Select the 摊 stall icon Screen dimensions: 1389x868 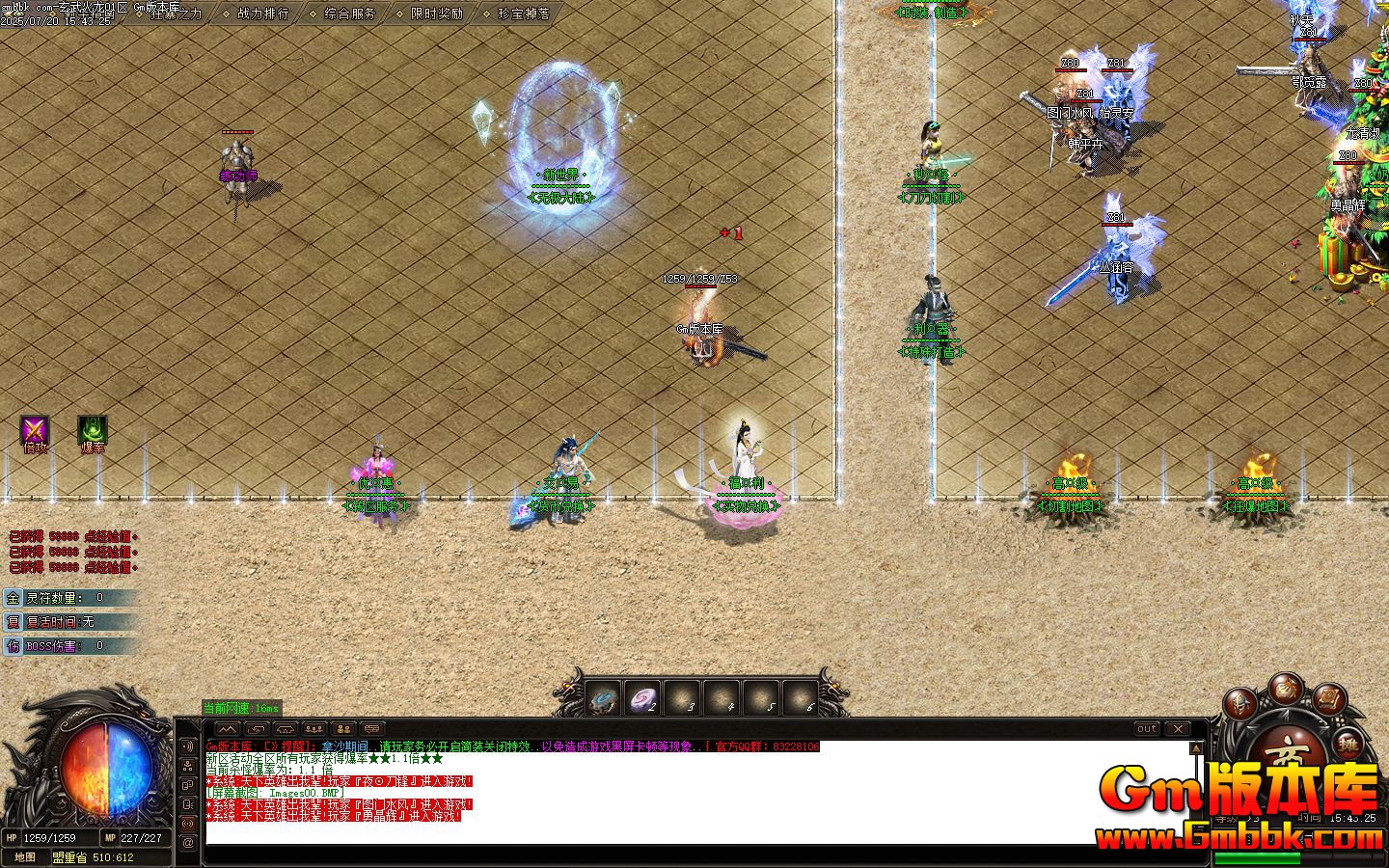[1348, 745]
